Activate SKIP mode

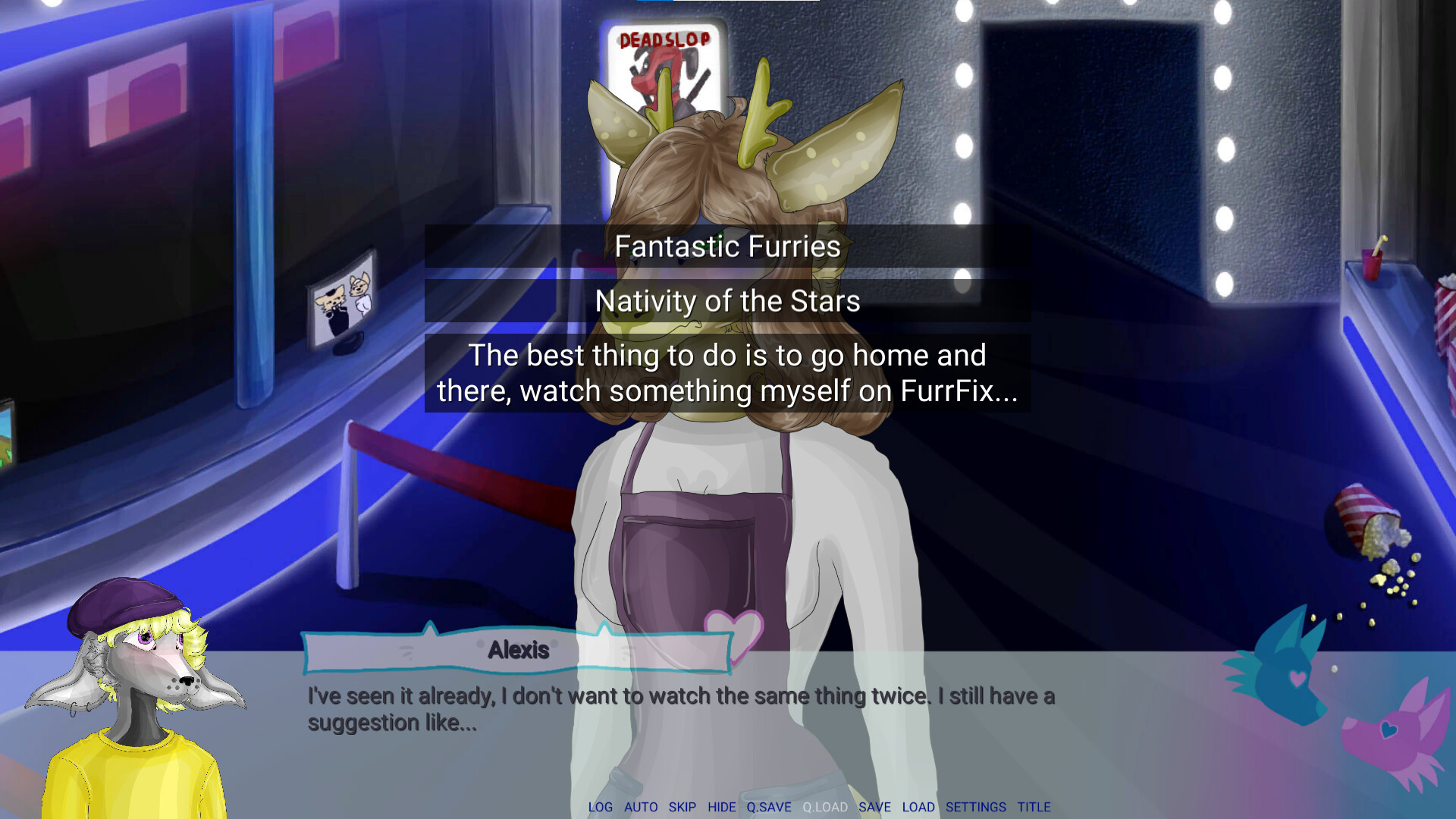click(x=682, y=807)
